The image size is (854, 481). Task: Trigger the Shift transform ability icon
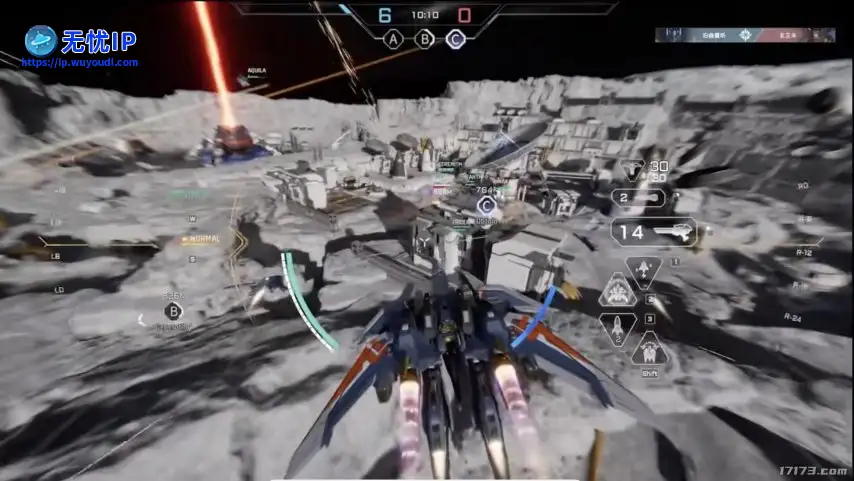coord(649,352)
